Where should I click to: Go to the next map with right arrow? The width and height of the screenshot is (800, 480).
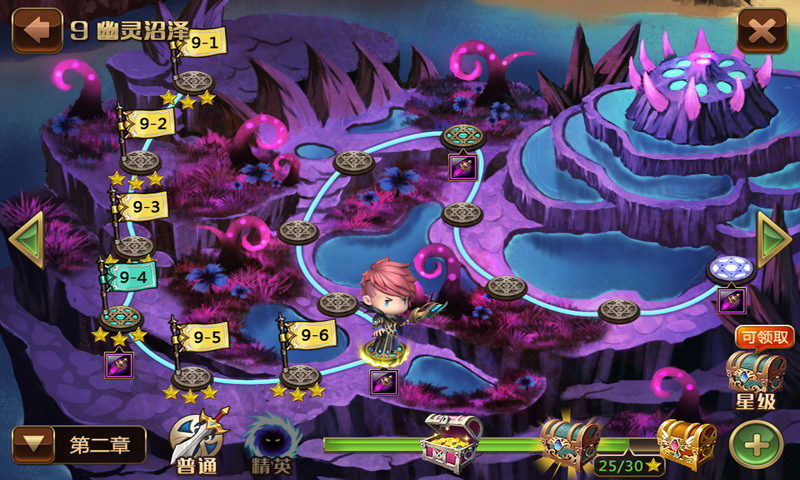pyautogui.click(x=773, y=241)
